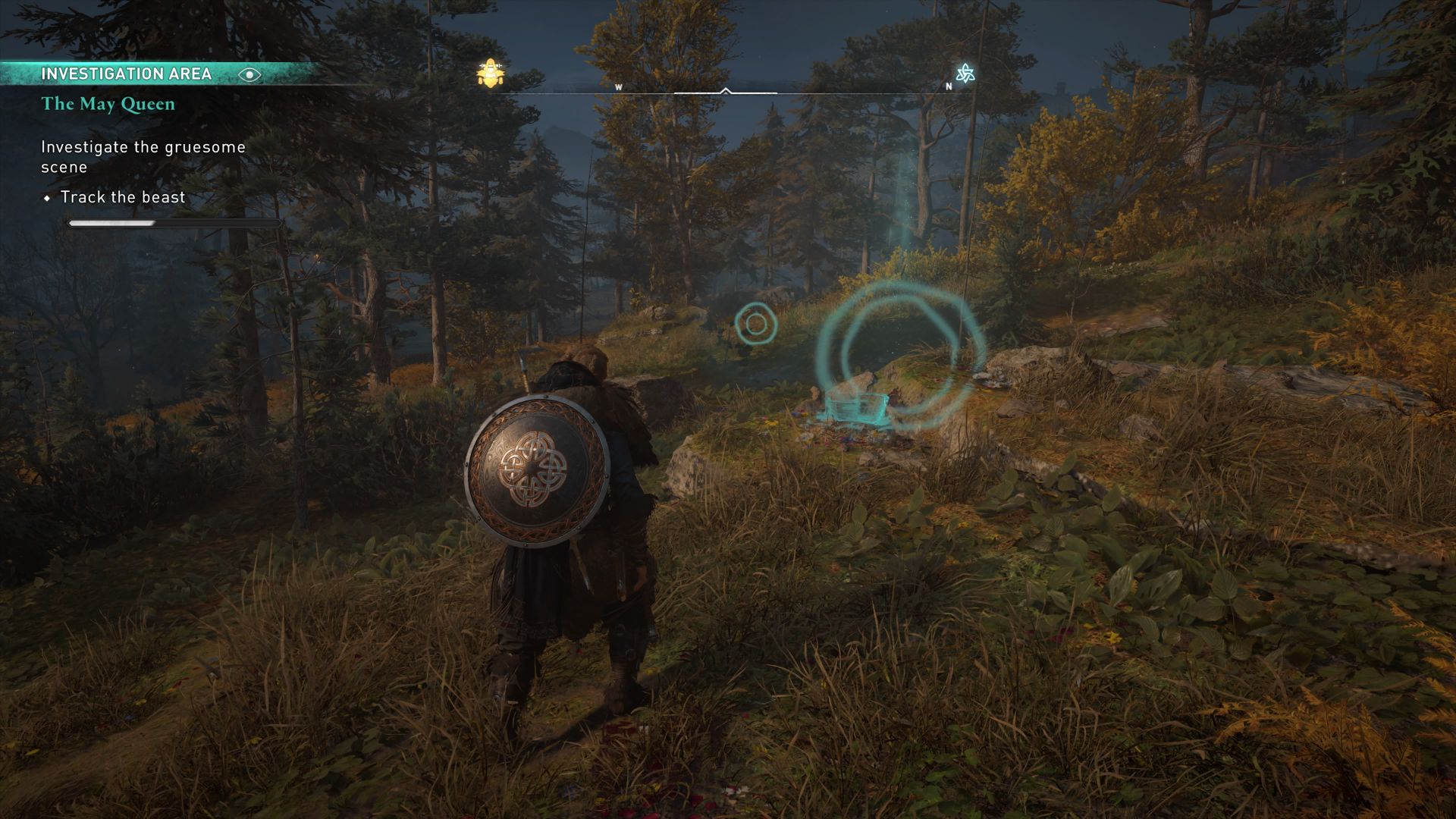Select the golden marker on the compass
Screen dimensions: 1456x819
coord(491,74)
